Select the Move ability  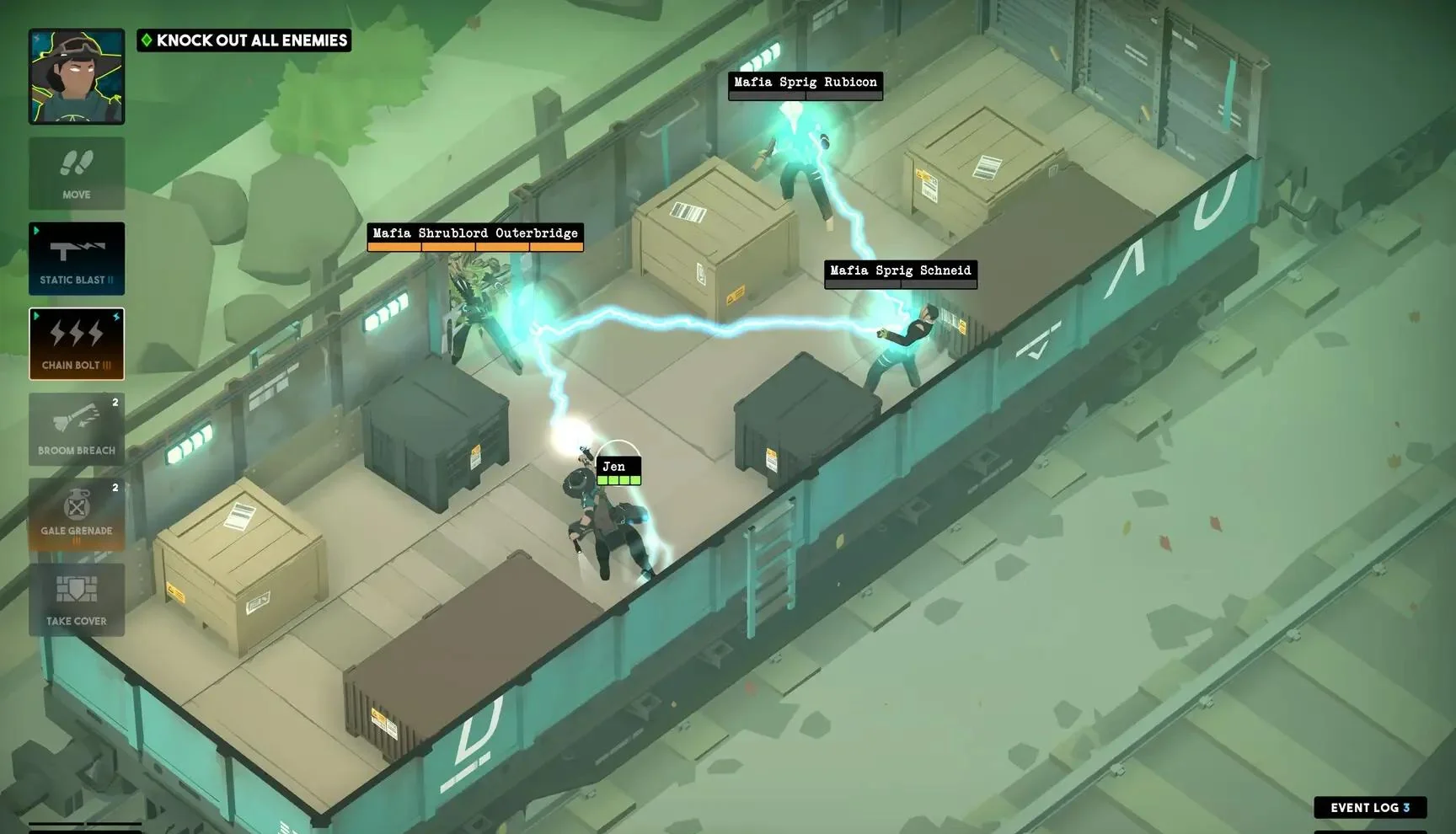coord(77,173)
